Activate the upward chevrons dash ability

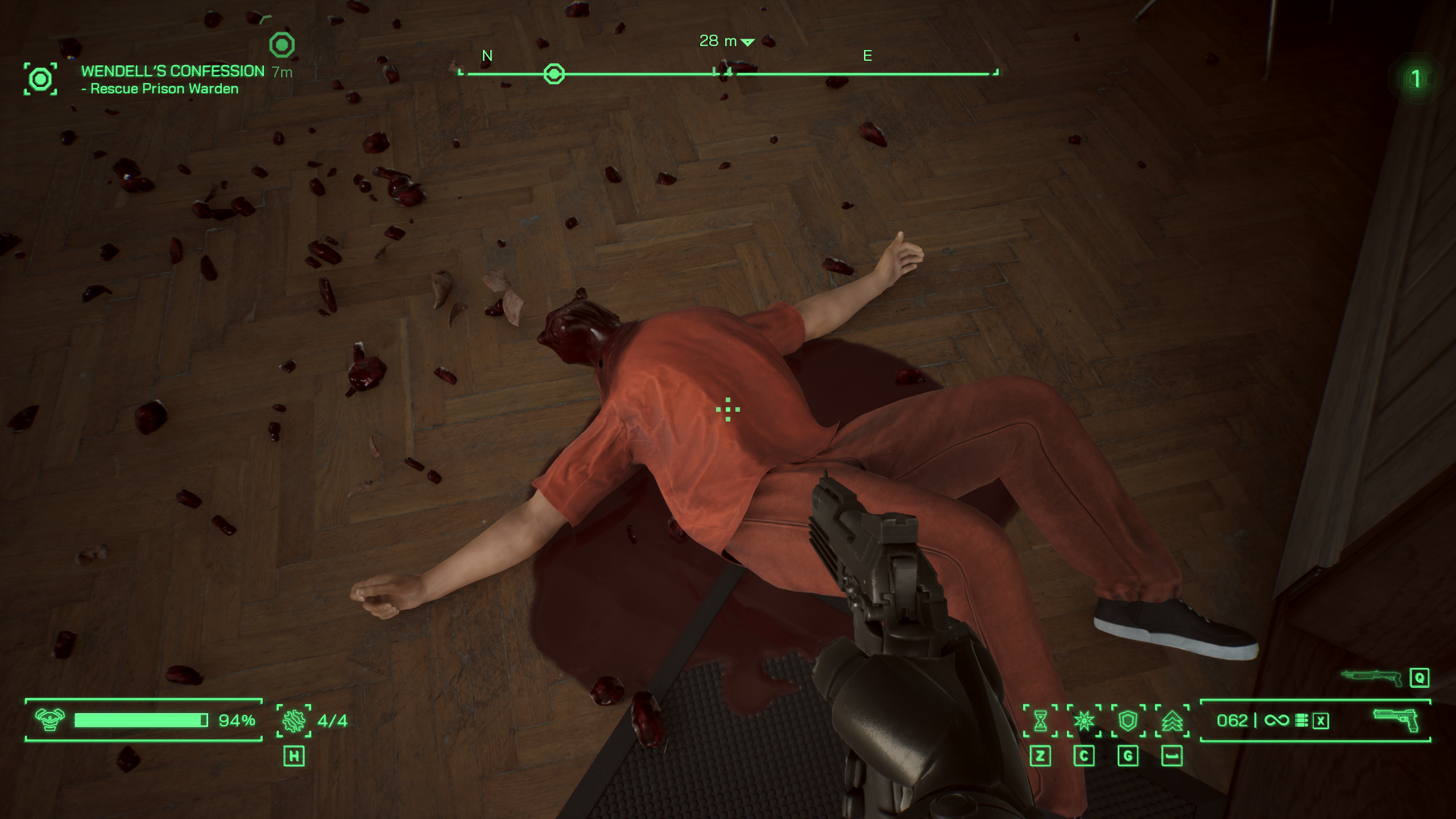point(1172,721)
